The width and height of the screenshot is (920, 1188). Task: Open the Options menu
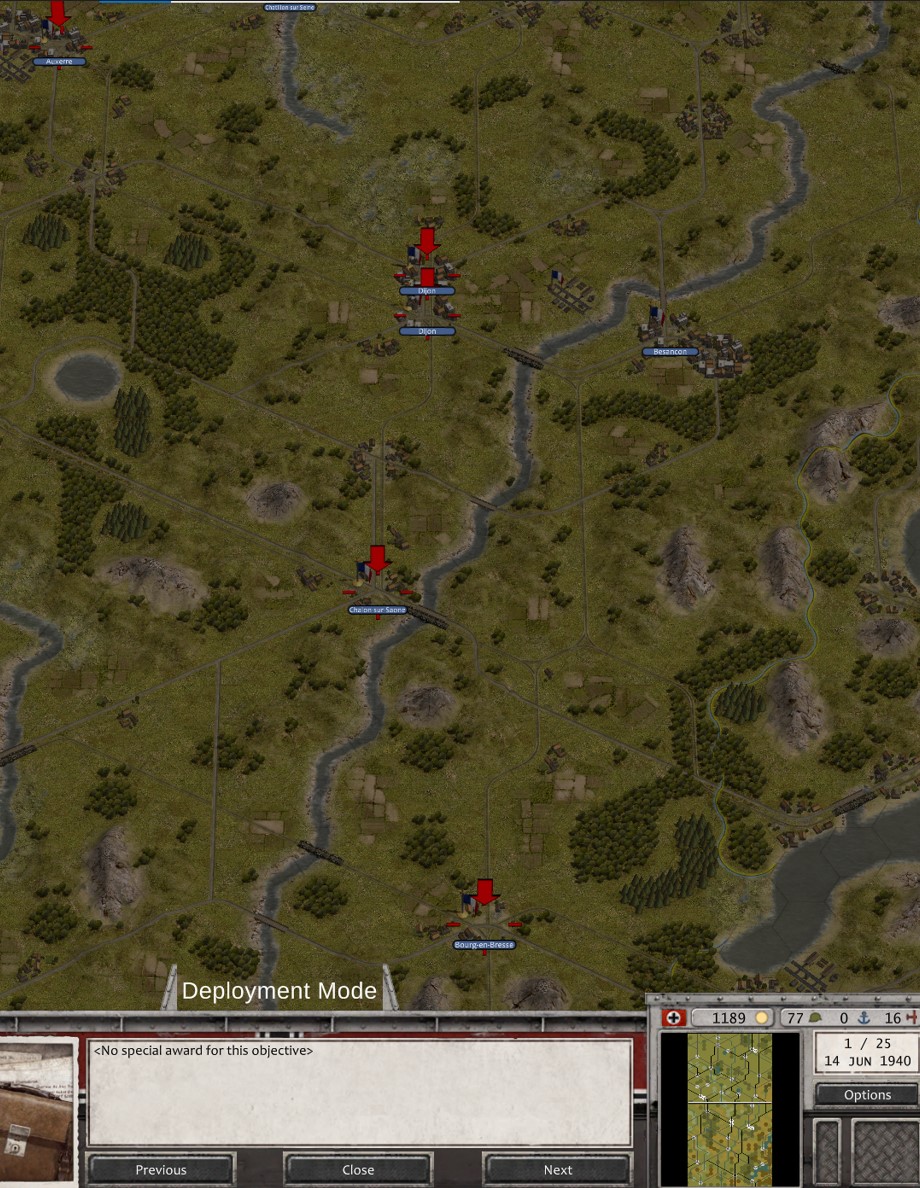click(x=866, y=1095)
